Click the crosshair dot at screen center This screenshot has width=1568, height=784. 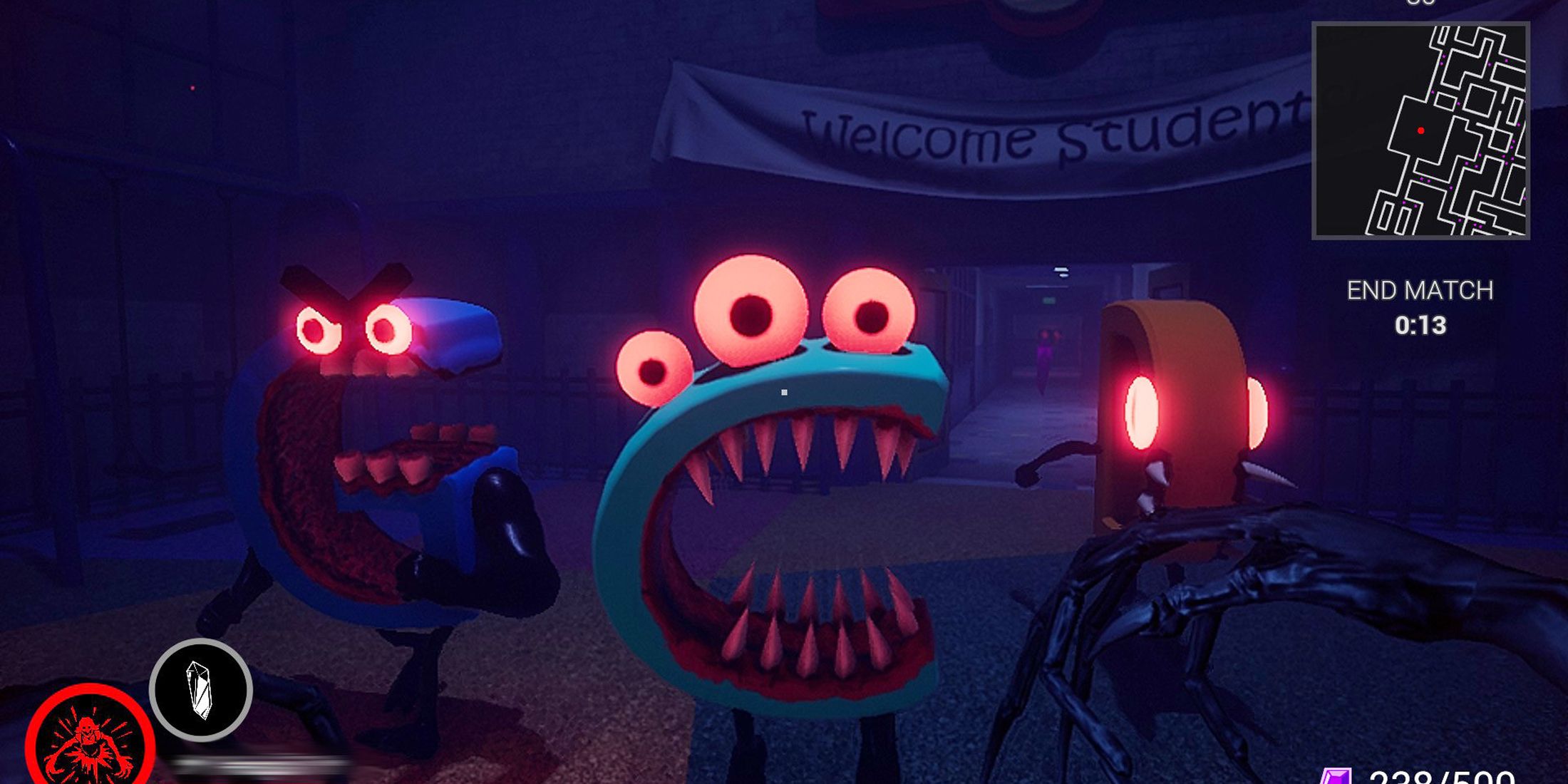click(x=785, y=391)
